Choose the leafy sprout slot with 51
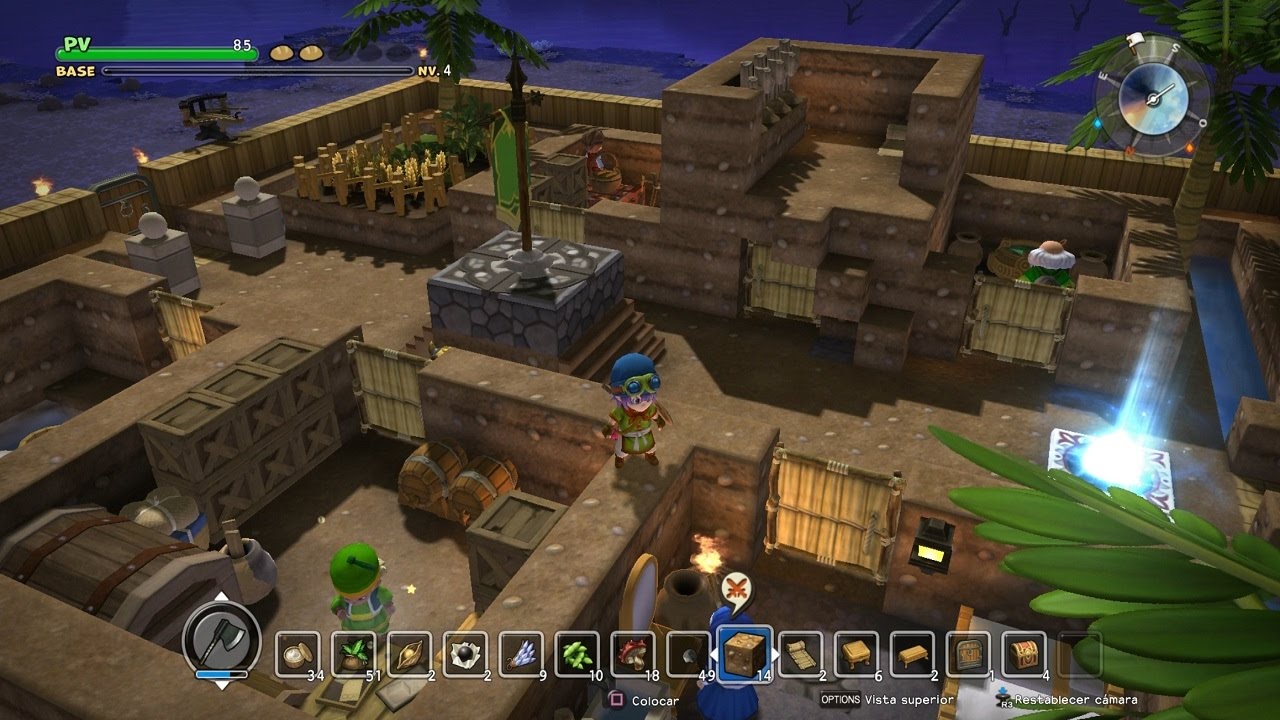1280x720 pixels. (x=353, y=655)
